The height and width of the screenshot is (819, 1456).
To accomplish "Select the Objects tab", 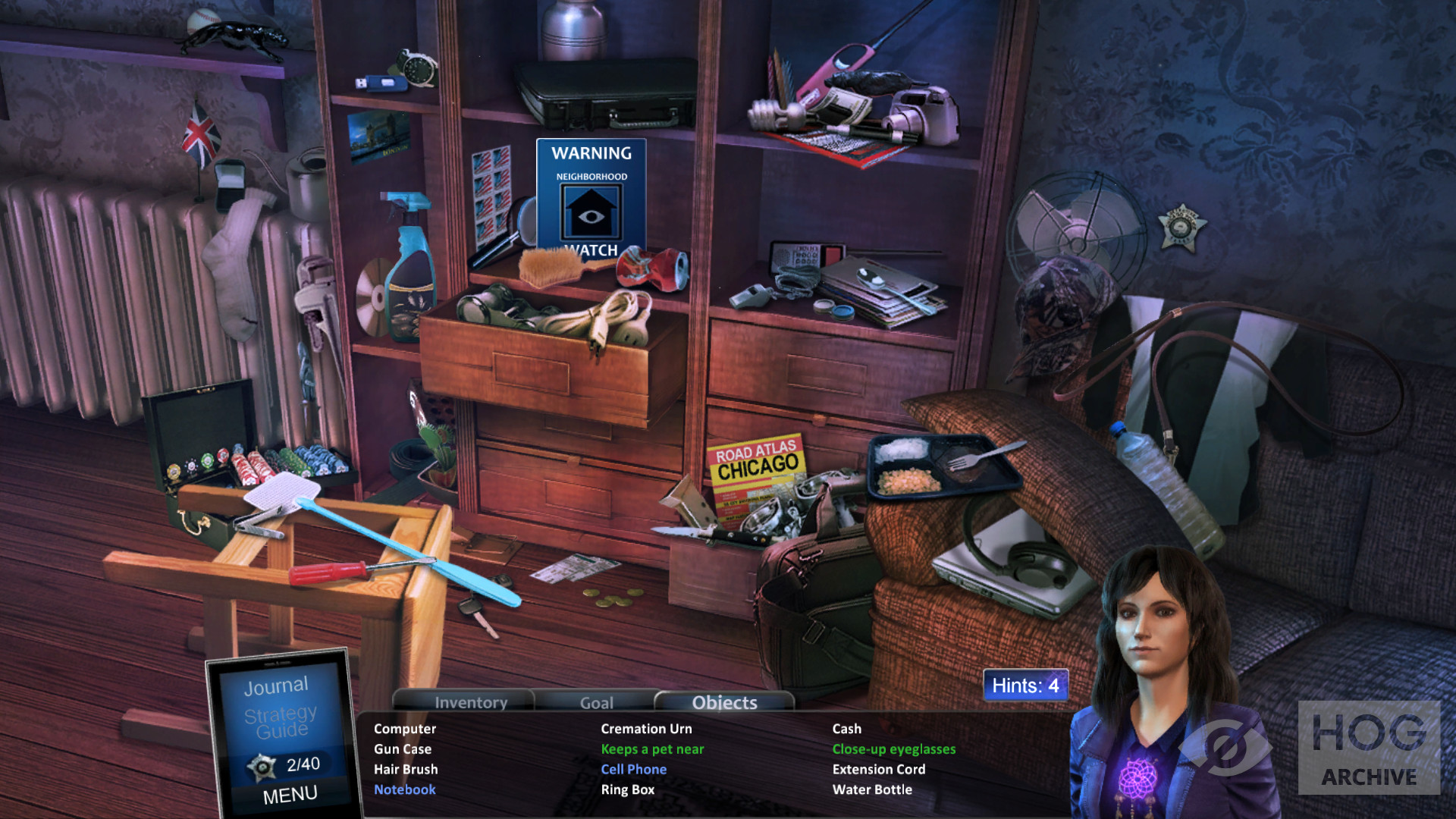I will [x=724, y=702].
